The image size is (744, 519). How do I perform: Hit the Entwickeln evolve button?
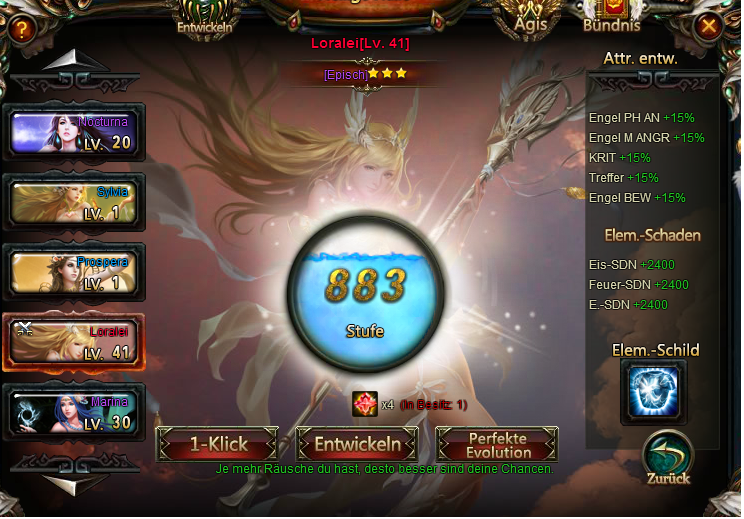click(x=357, y=444)
